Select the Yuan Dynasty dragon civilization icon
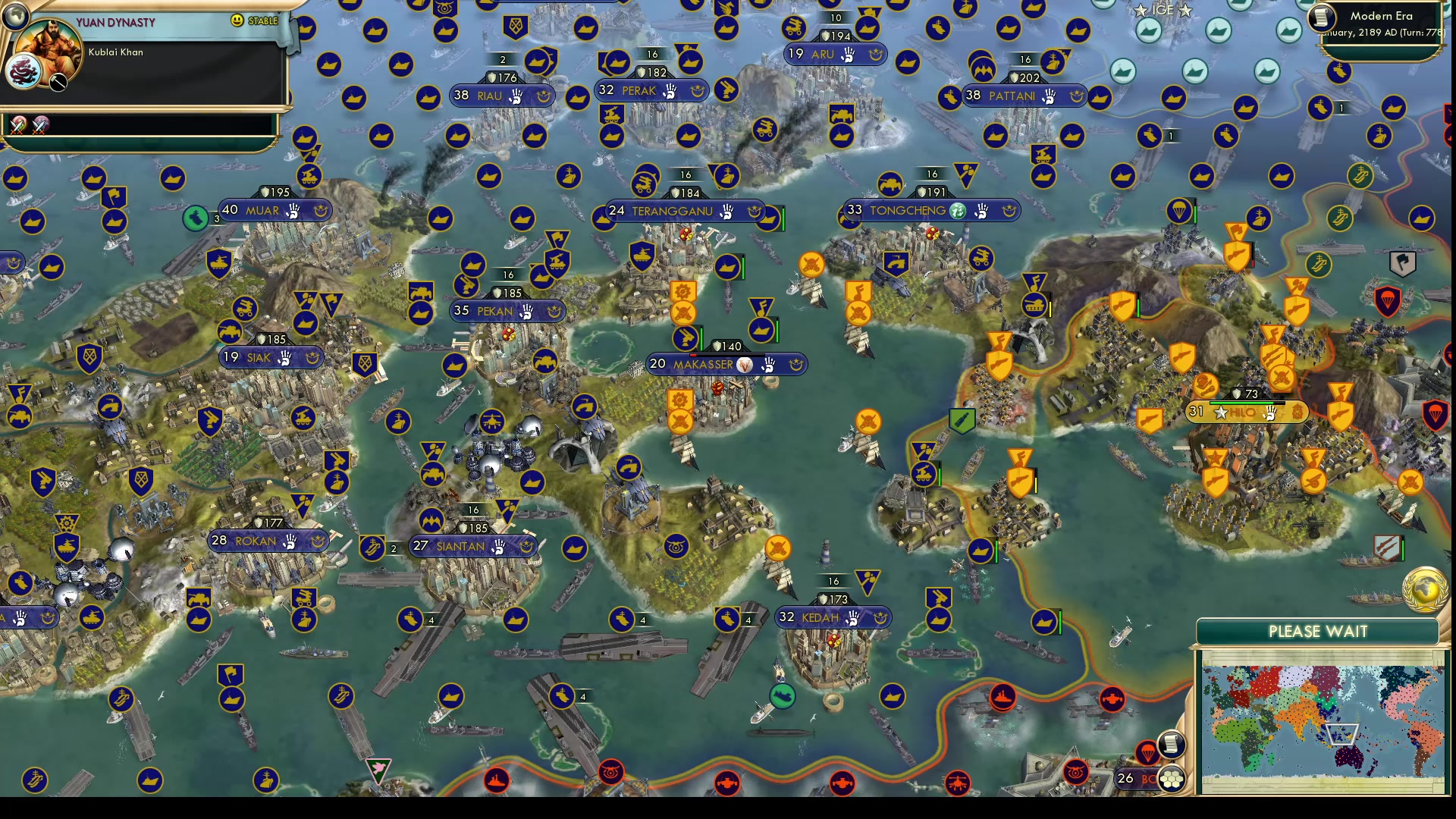1456x819 pixels. (23, 72)
